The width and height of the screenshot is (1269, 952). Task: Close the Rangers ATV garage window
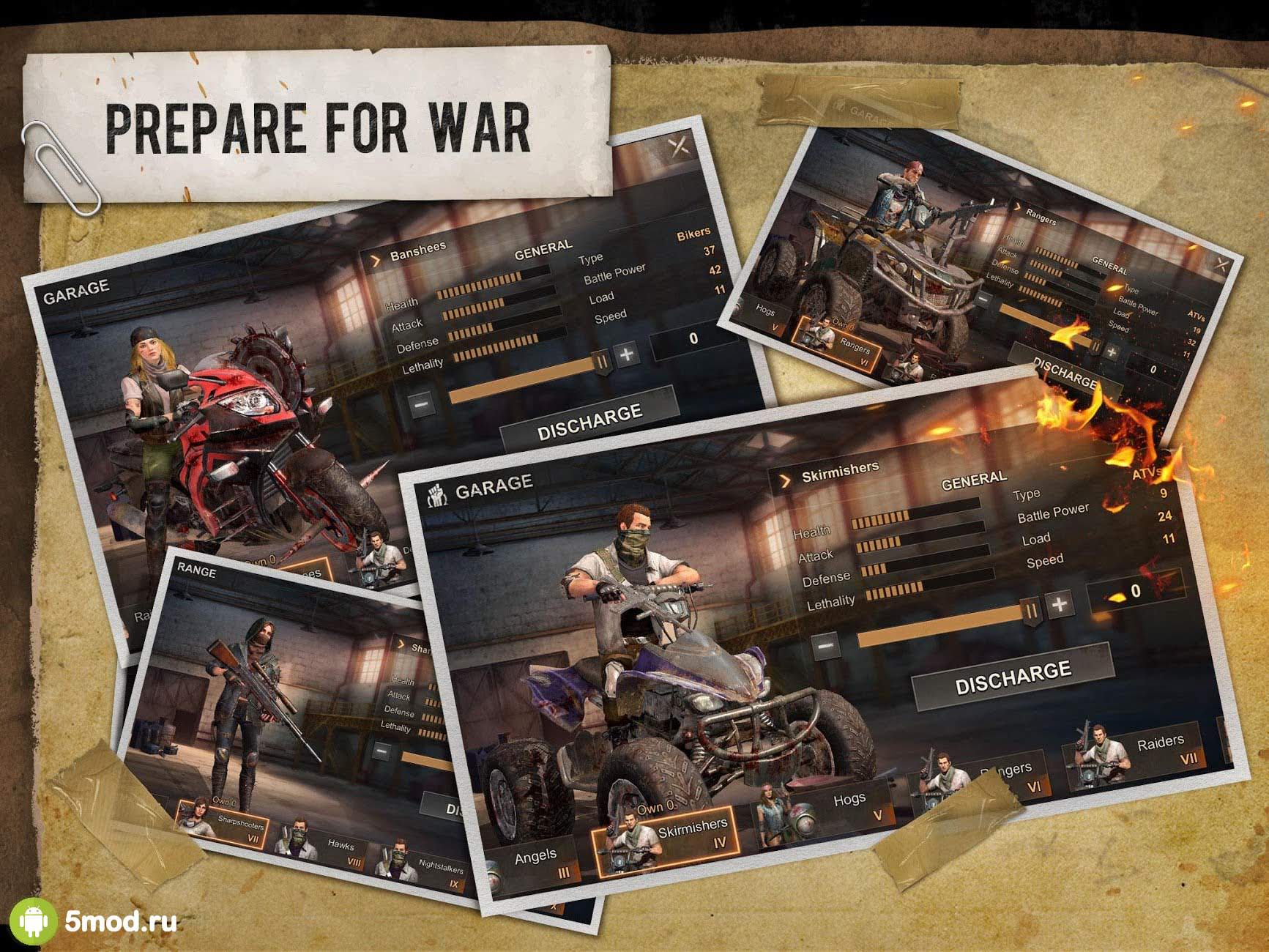[1221, 265]
